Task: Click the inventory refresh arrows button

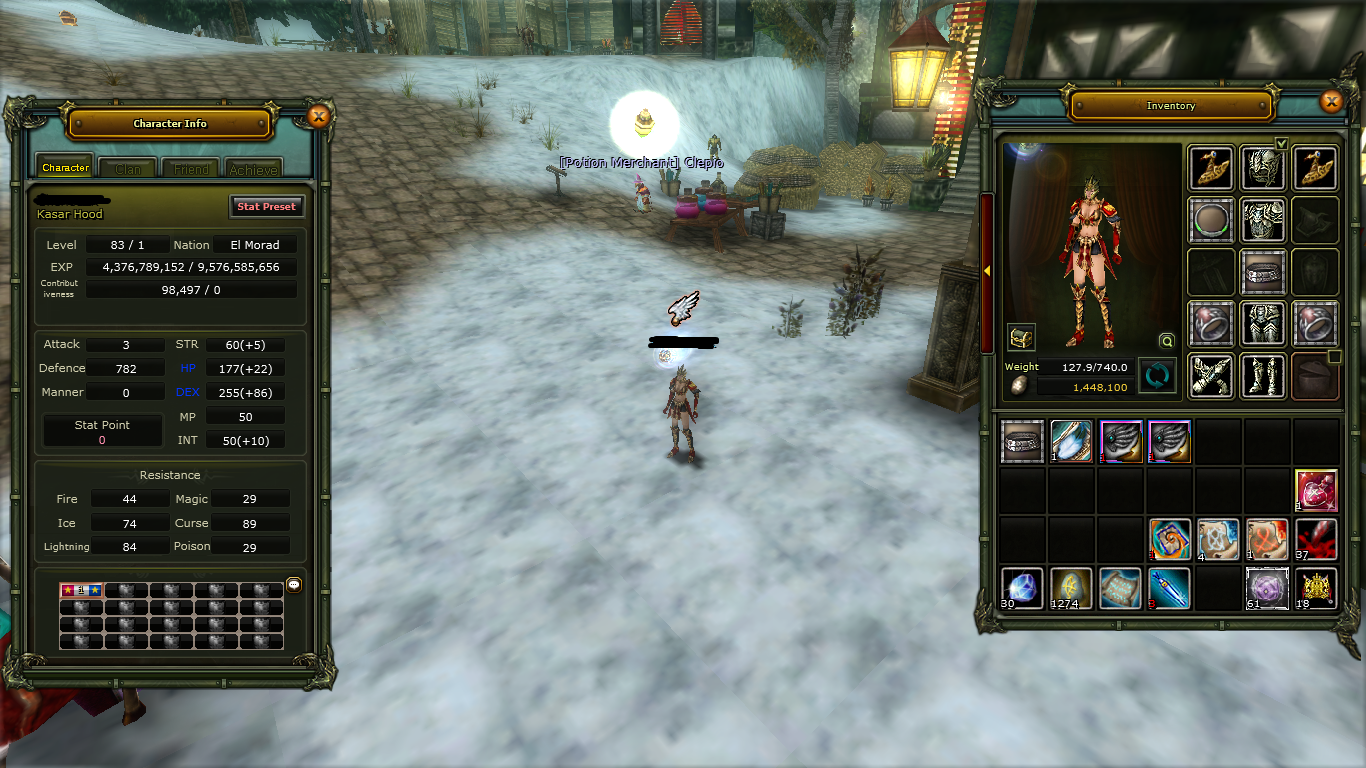Action: [1157, 377]
